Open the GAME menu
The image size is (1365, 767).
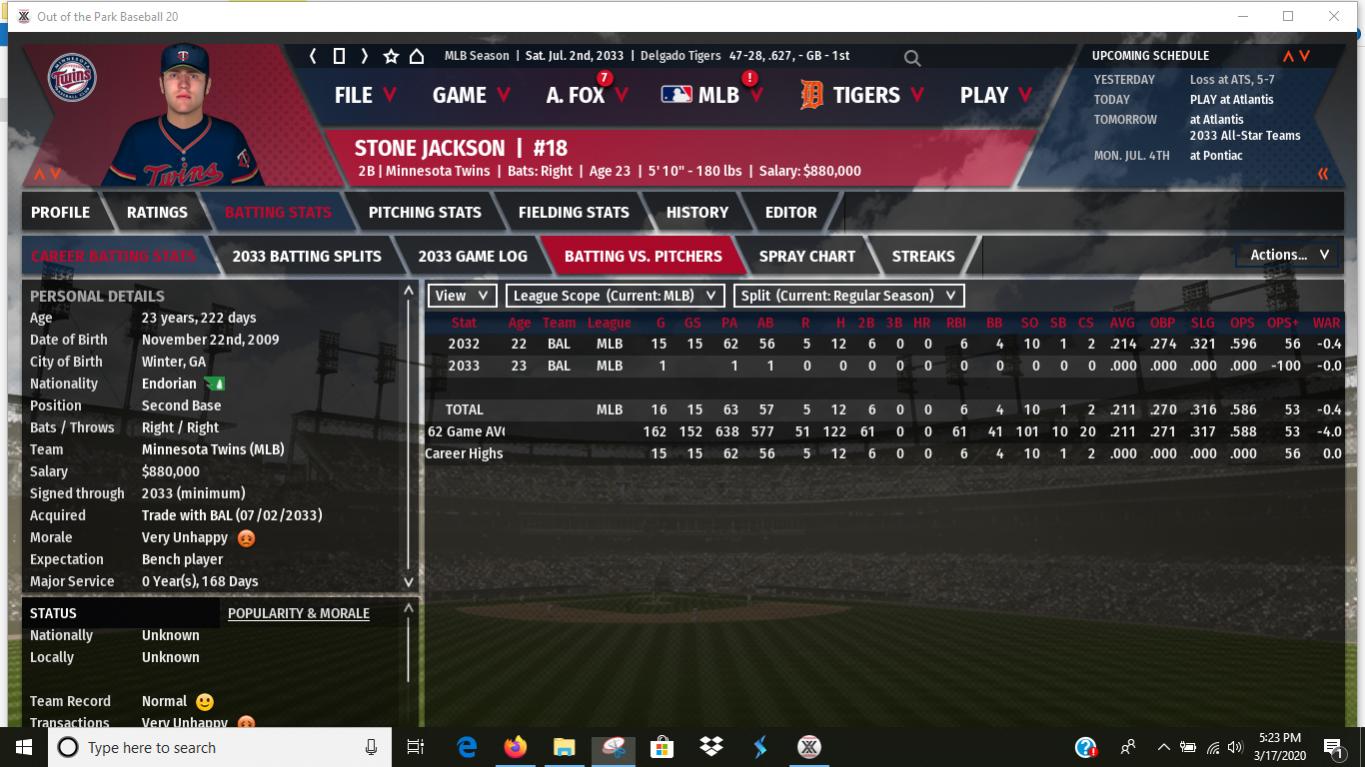[x=471, y=95]
